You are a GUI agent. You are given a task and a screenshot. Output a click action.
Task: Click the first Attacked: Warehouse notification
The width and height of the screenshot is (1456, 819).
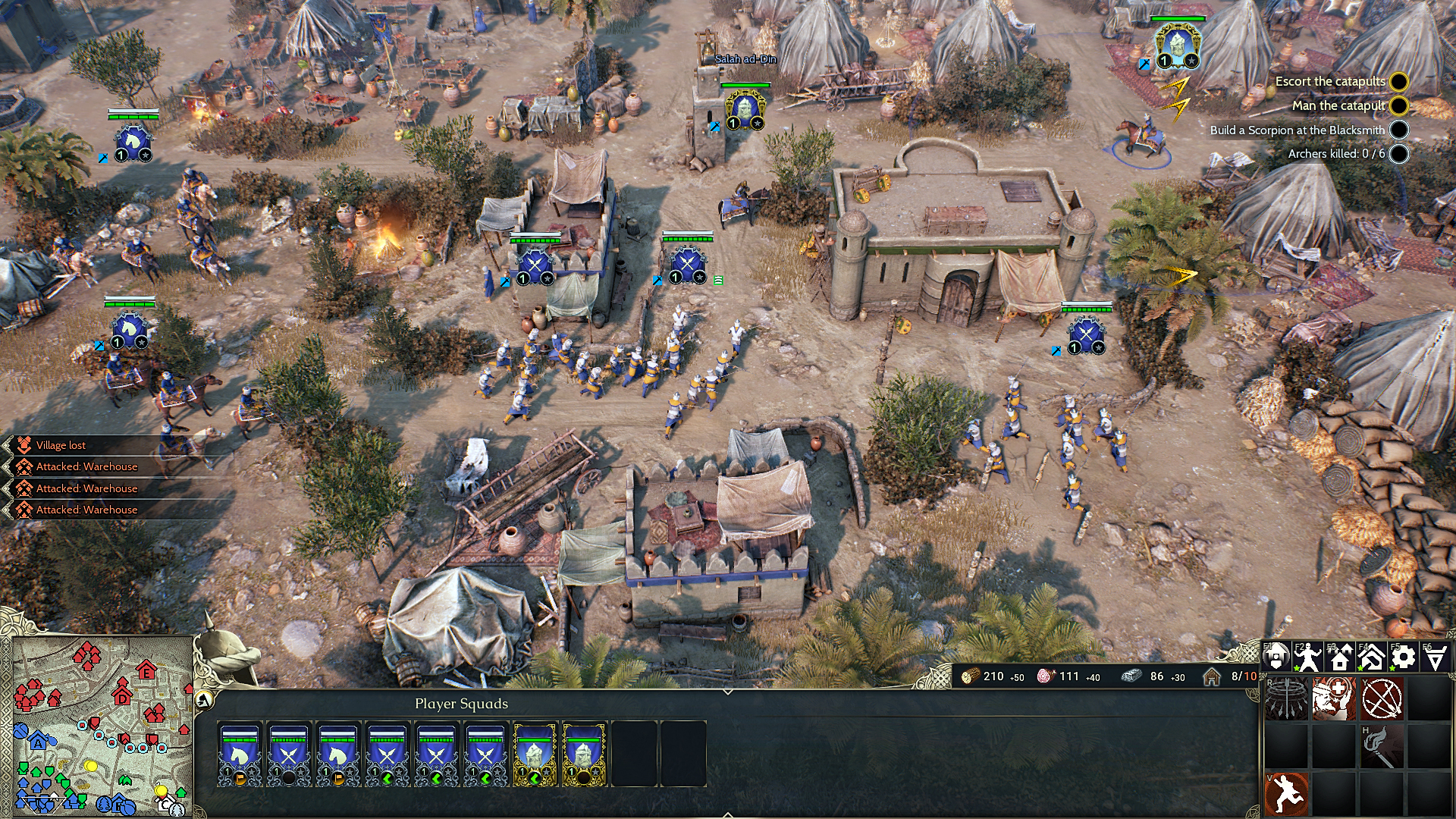[86, 467]
